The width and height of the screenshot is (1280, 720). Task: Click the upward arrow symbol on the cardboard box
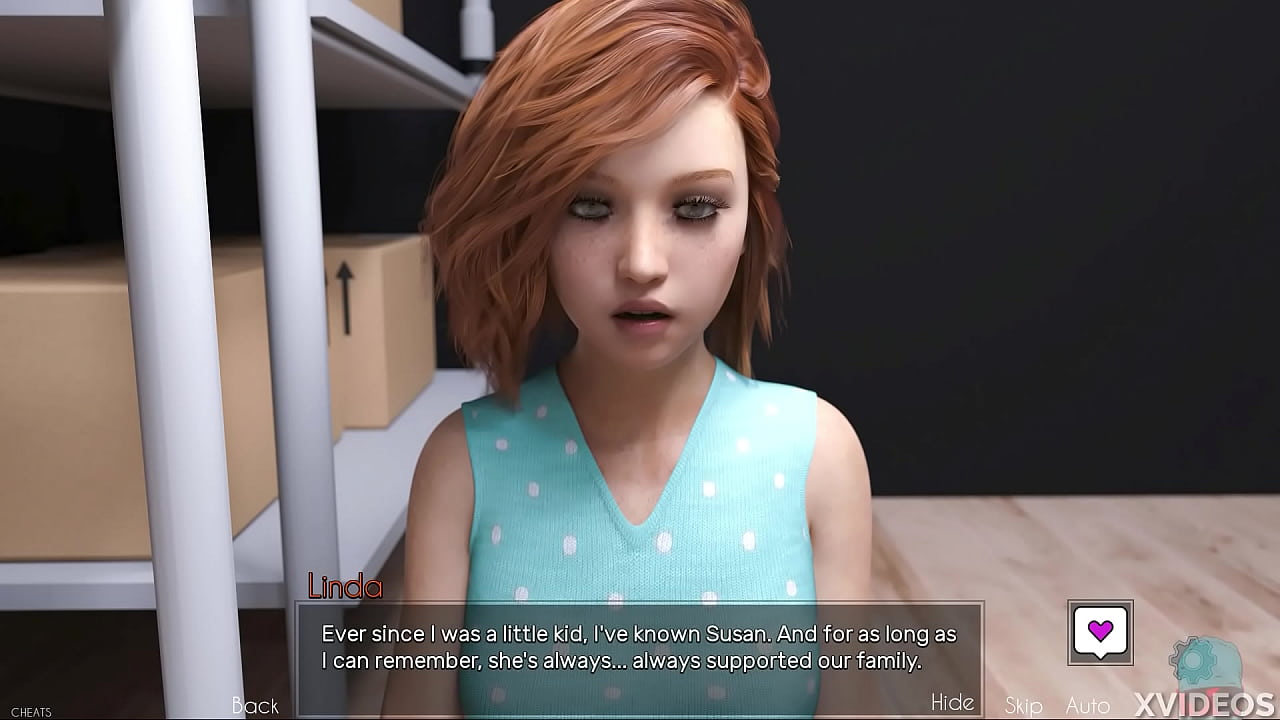[346, 300]
